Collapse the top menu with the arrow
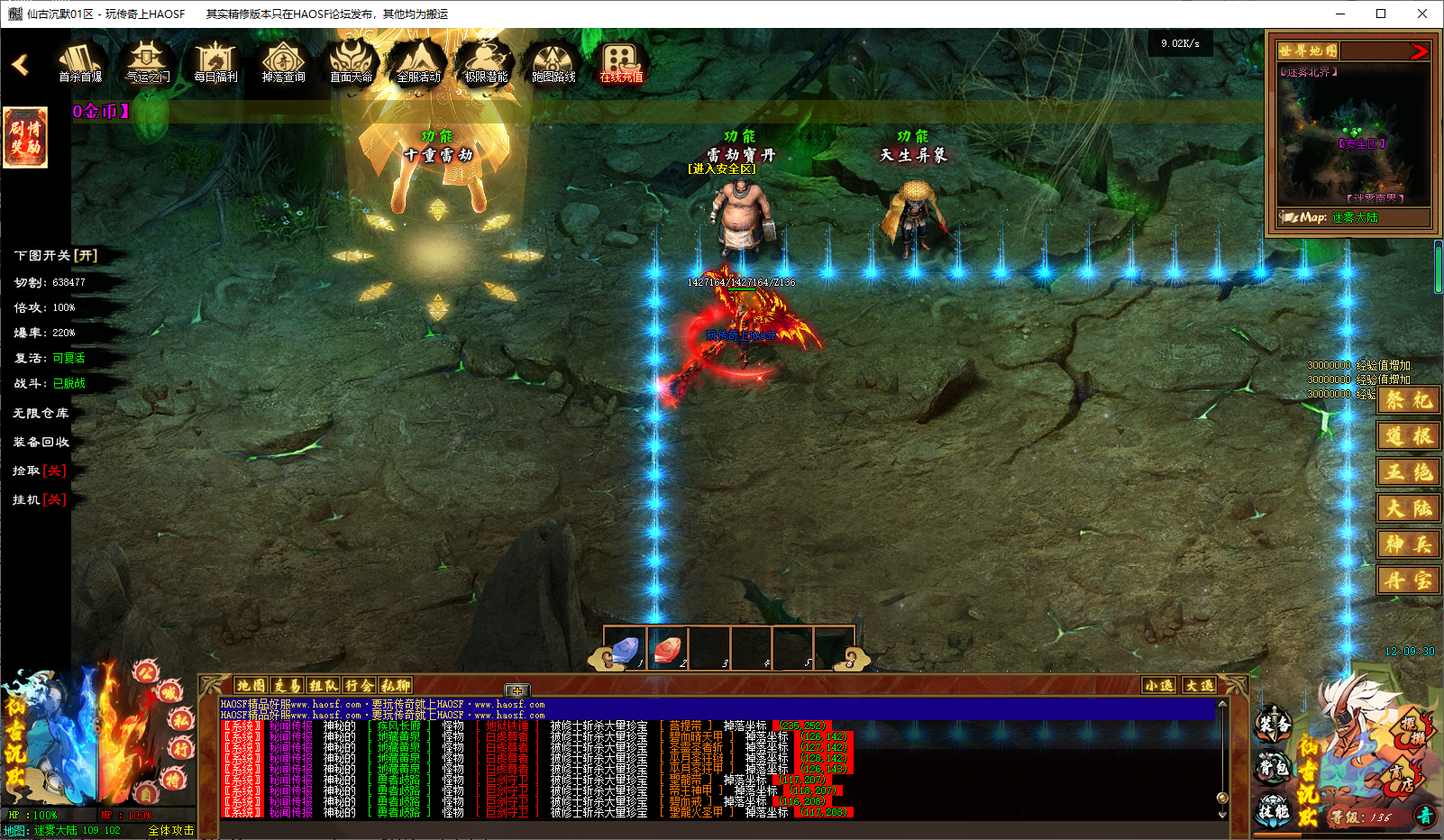This screenshot has height=840, width=1444. (20, 65)
